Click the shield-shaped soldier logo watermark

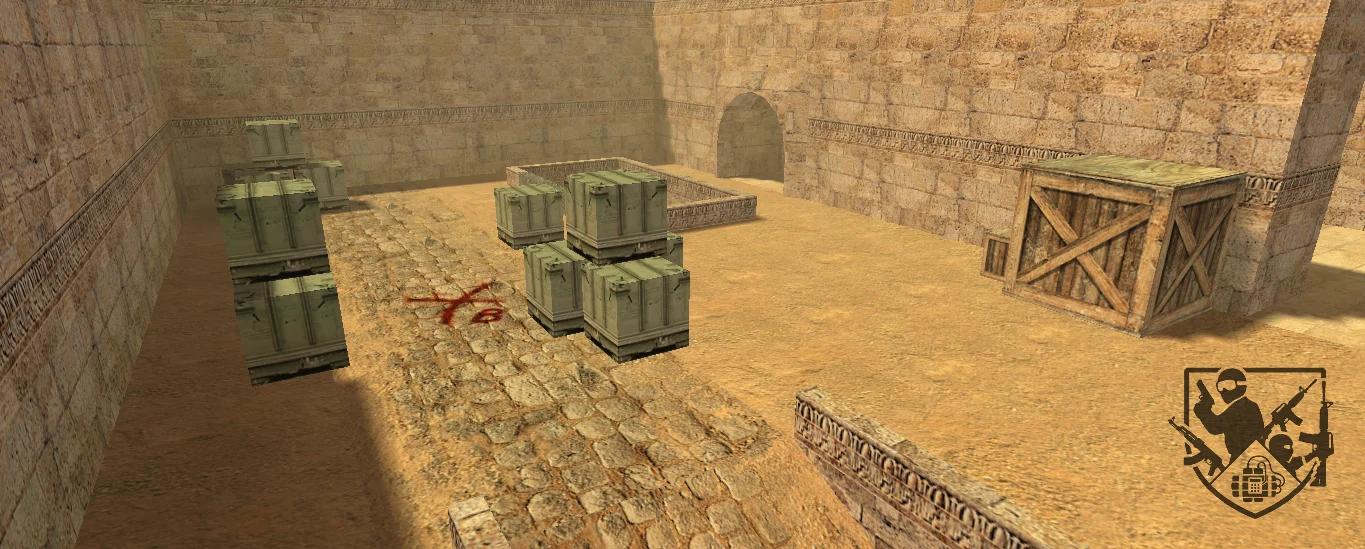(1252, 438)
